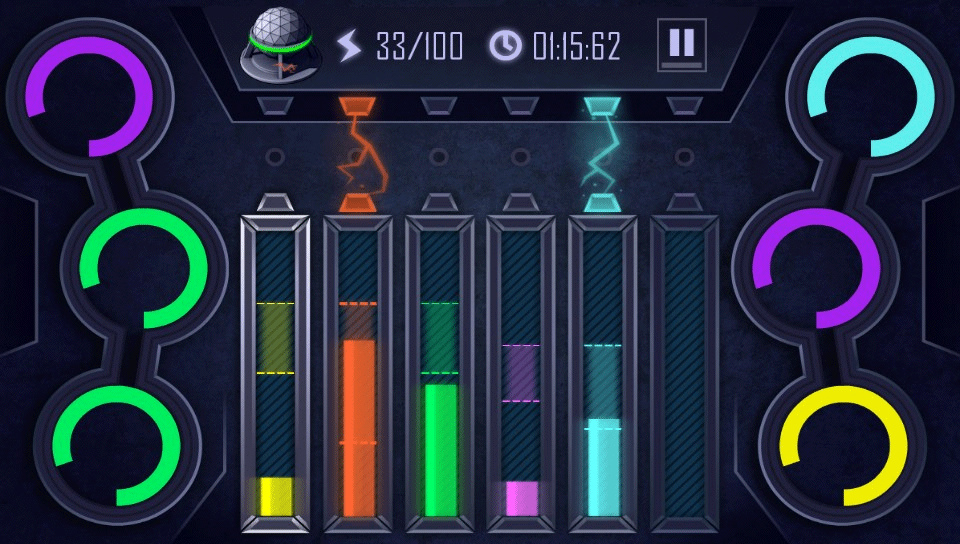Viewport: 960px width, 544px height.
Task: Select the cyan ring dial
Action: coord(870,96)
